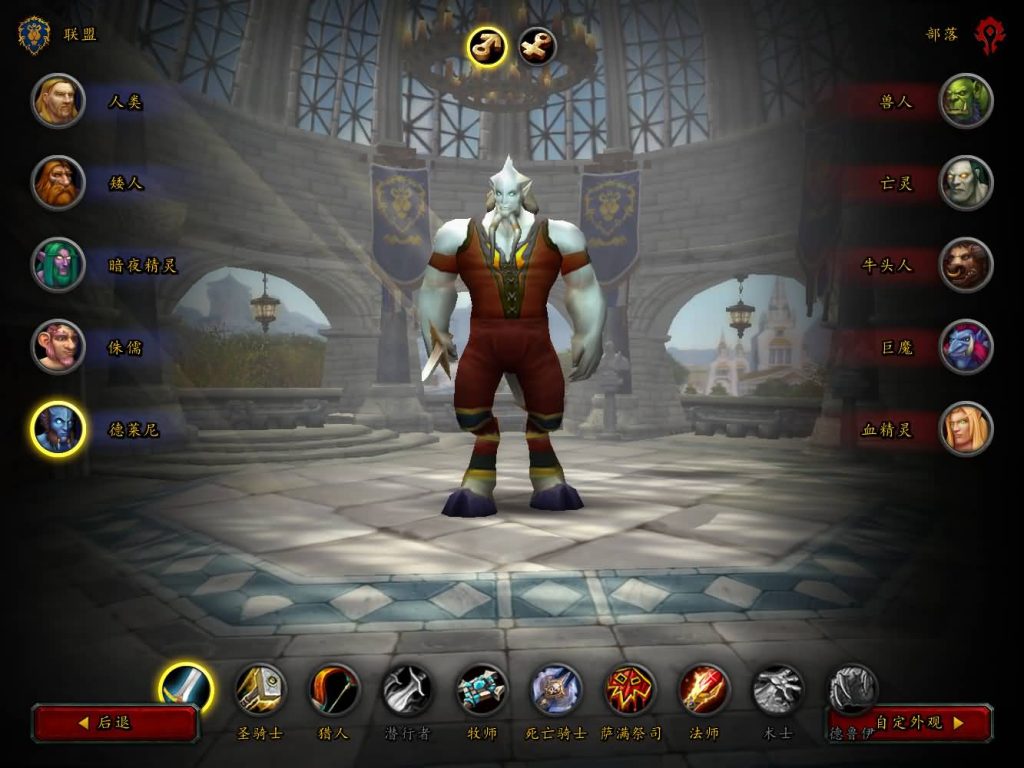Pick the Rogue (潜行者) class icon
This screenshot has height=768, width=1024.
point(408,689)
